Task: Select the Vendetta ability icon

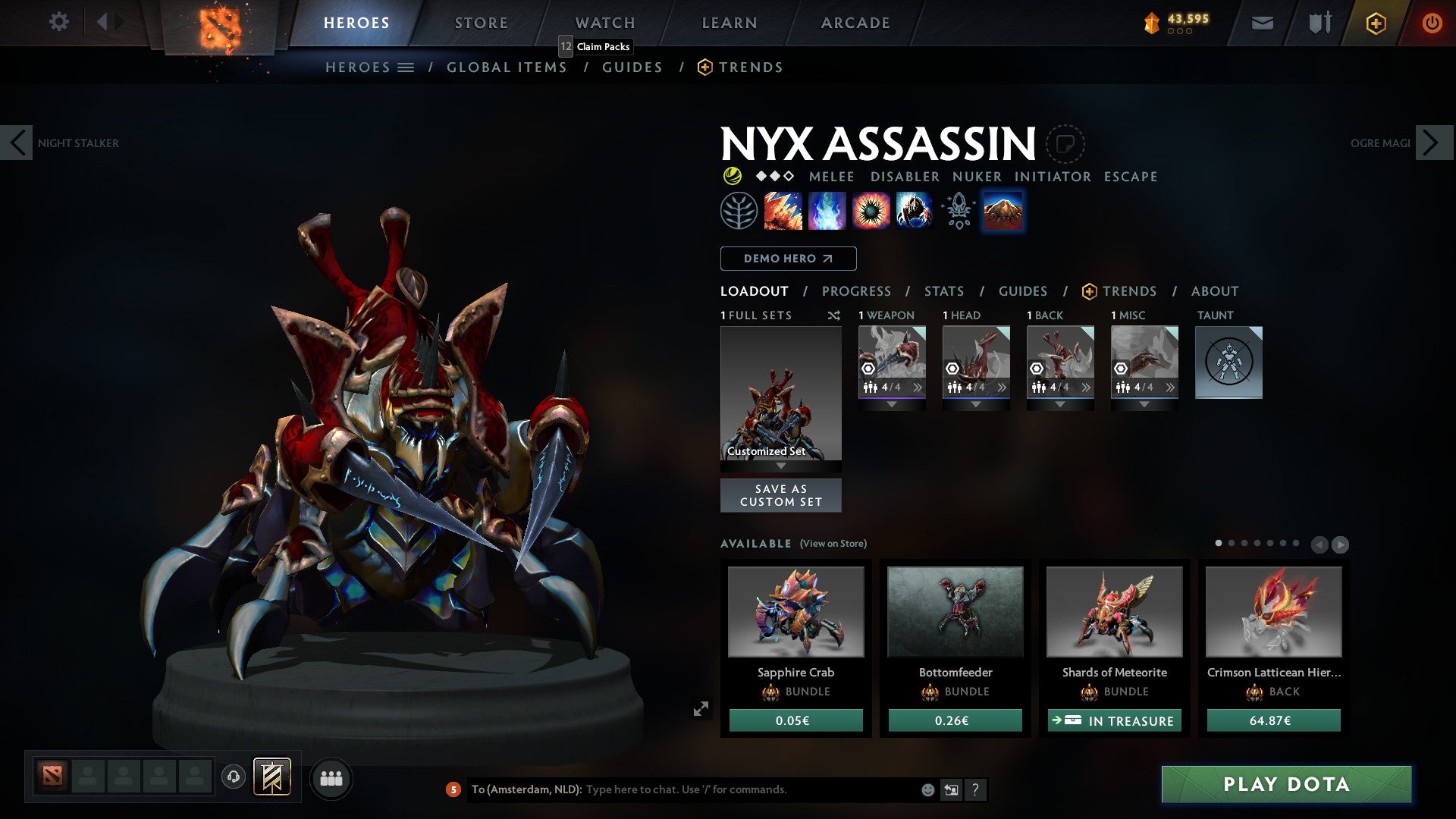Action: click(913, 210)
